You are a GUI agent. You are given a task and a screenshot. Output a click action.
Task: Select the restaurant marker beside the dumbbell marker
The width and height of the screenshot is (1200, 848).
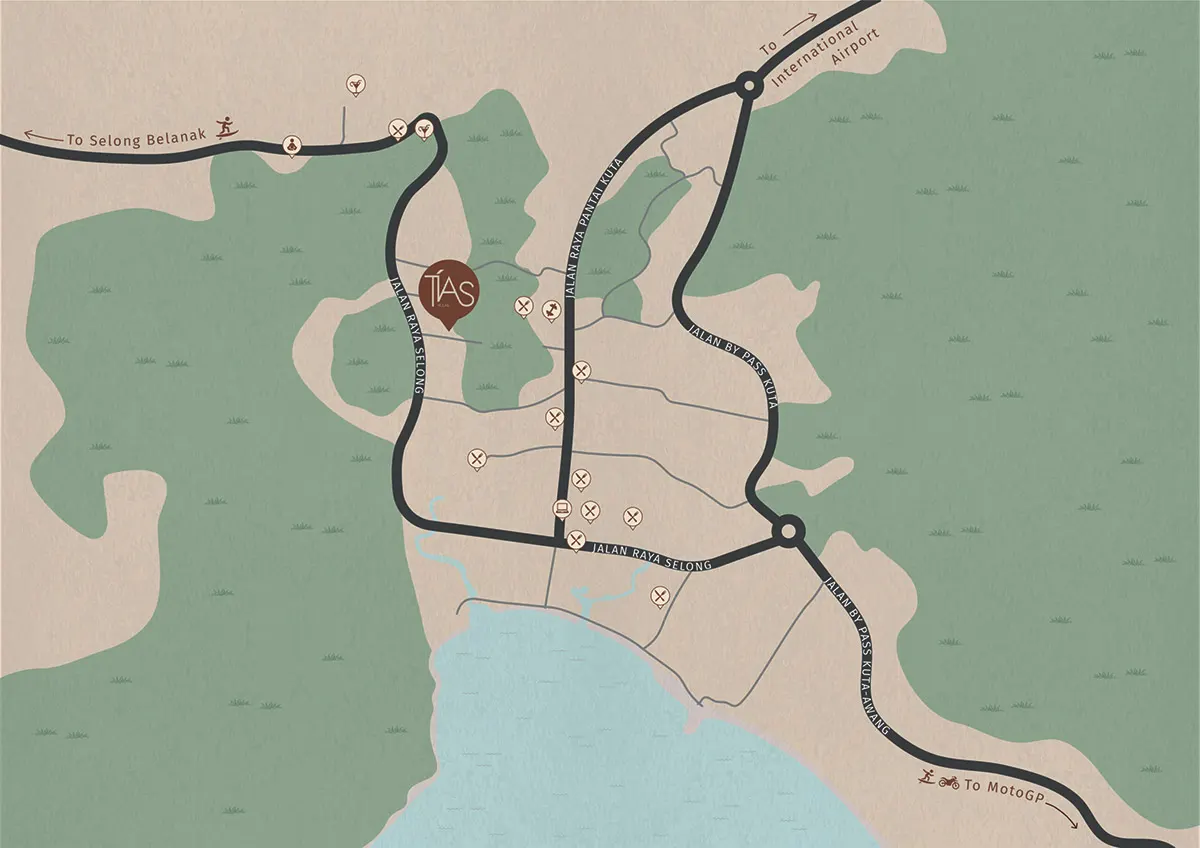point(523,305)
